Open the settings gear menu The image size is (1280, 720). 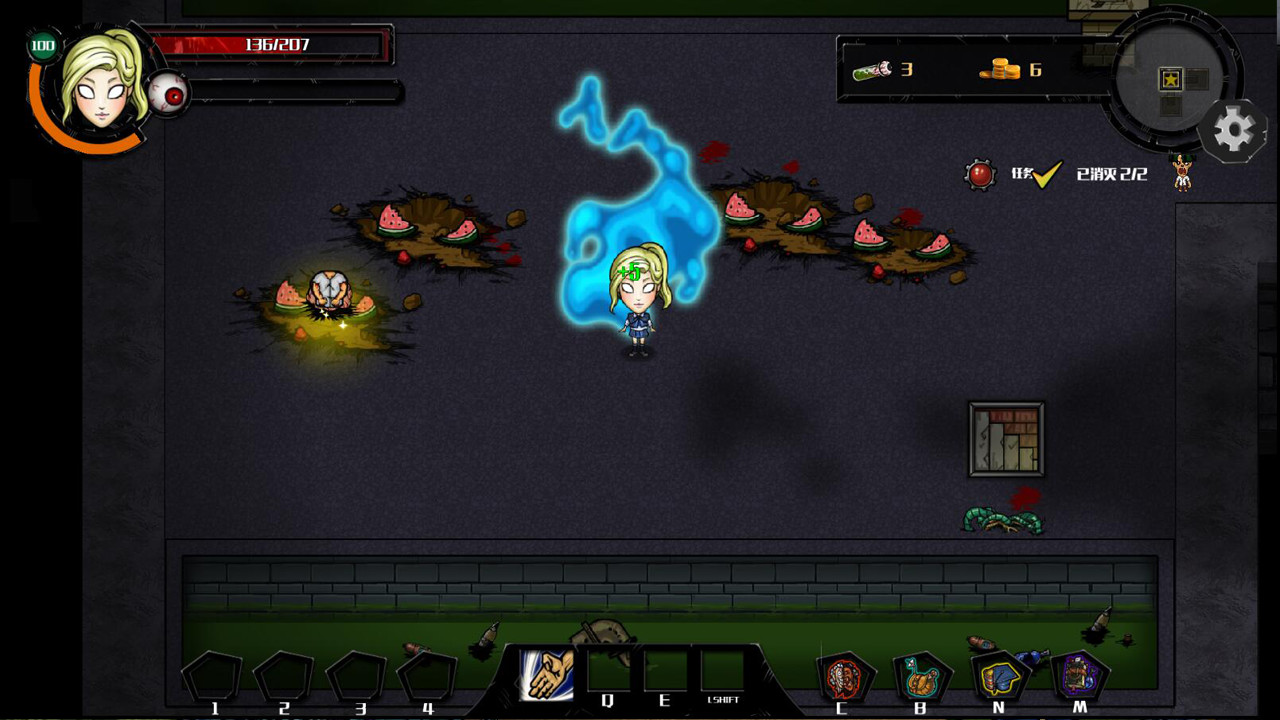(1235, 127)
